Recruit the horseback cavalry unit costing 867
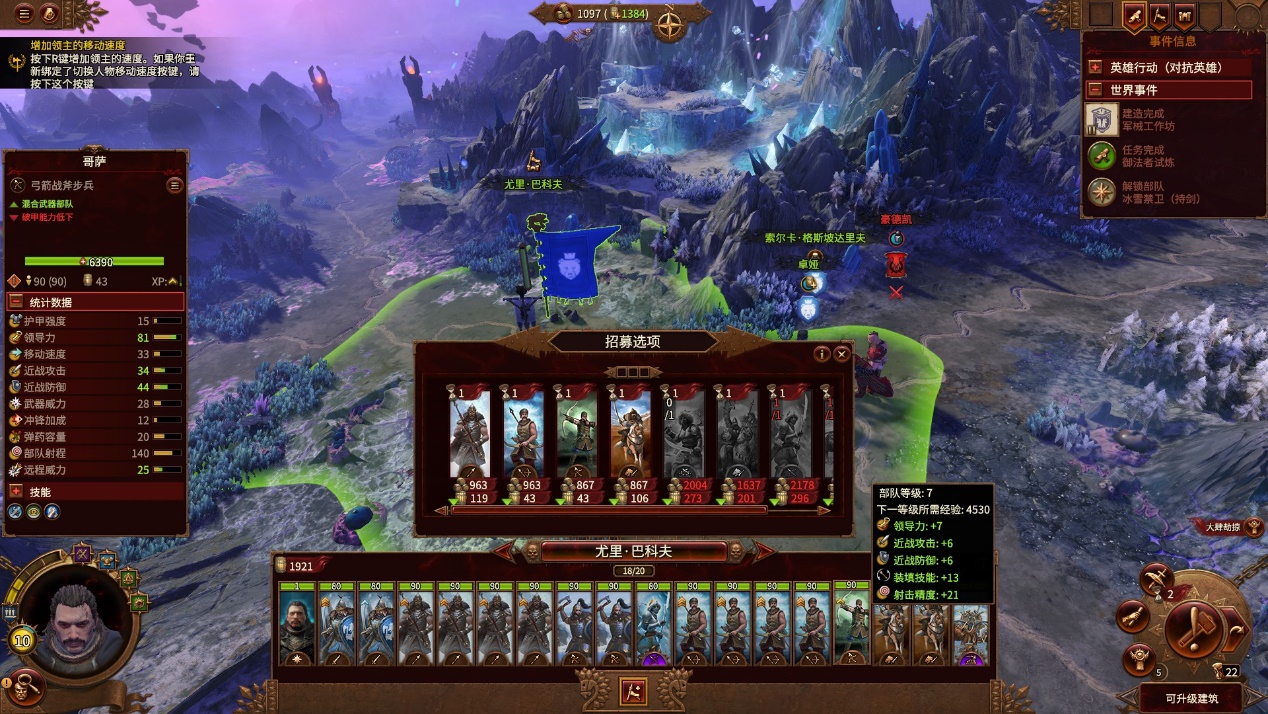Screen dimensions: 1268x714 631,436
